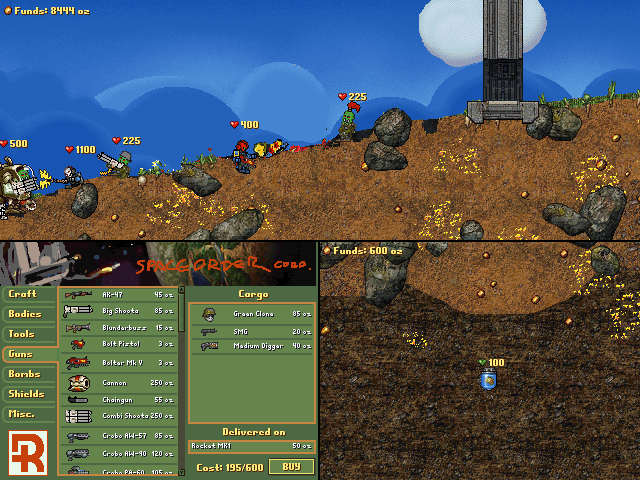Change the Rocket MK1 delivery craft

click(x=252, y=445)
